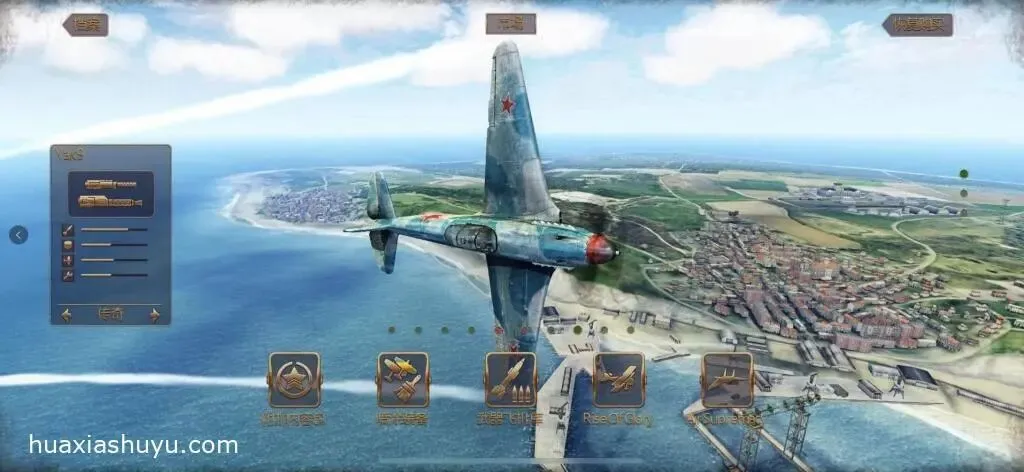
Task: Open the paint brush and planes customization
Action: click(x=403, y=379)
